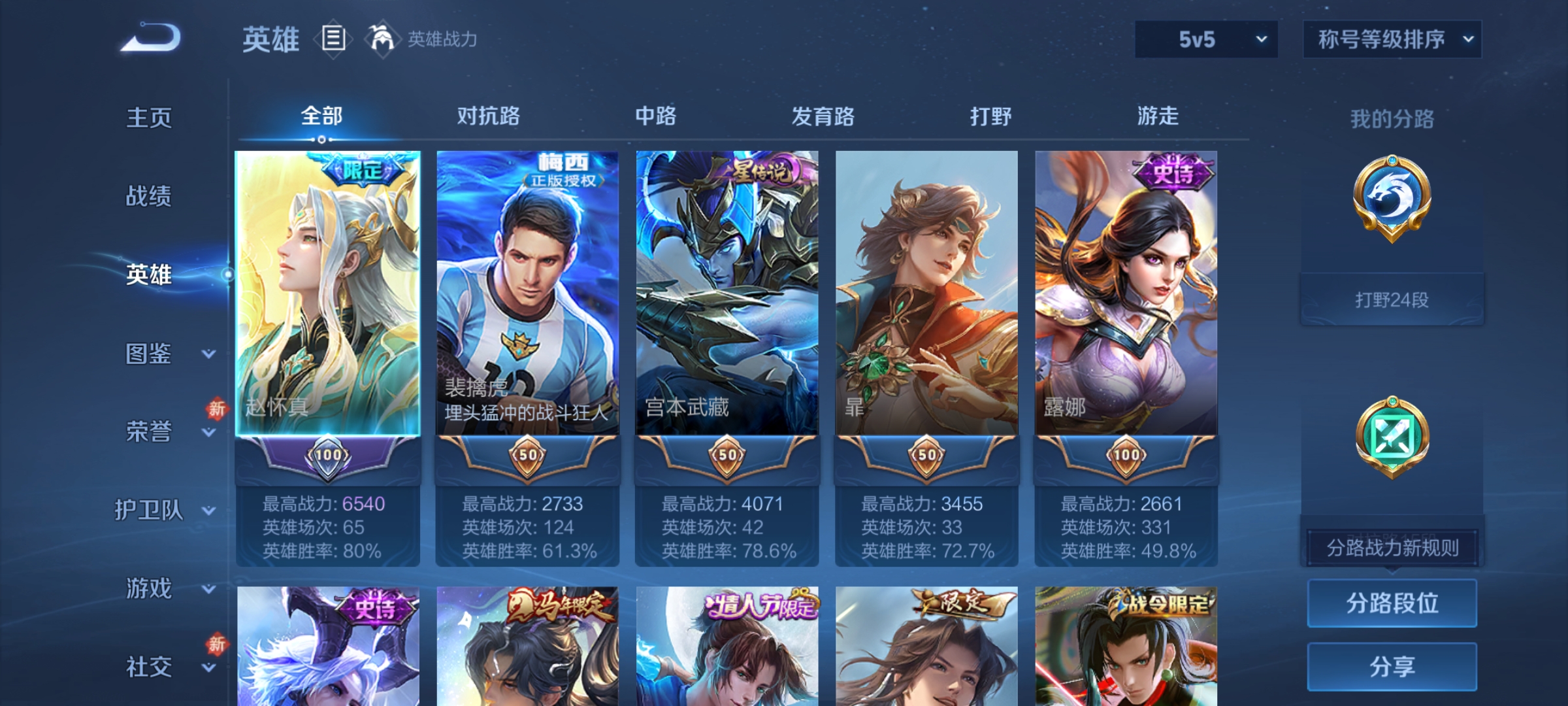Switch to the 中路 lane tab
The width and height of the screenshot is (1568, 706).
click(657, 116)
